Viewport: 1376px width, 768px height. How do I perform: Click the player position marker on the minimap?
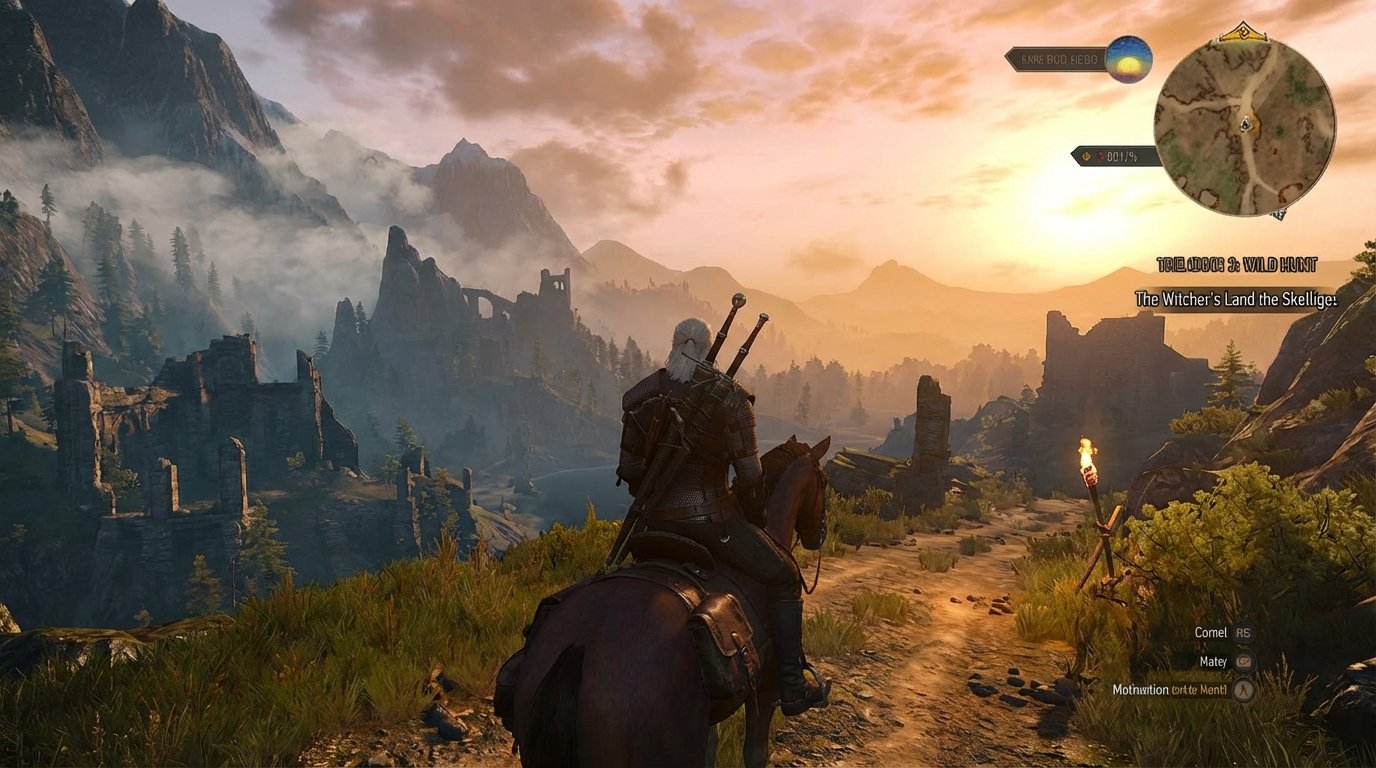tap(1245, 125)
